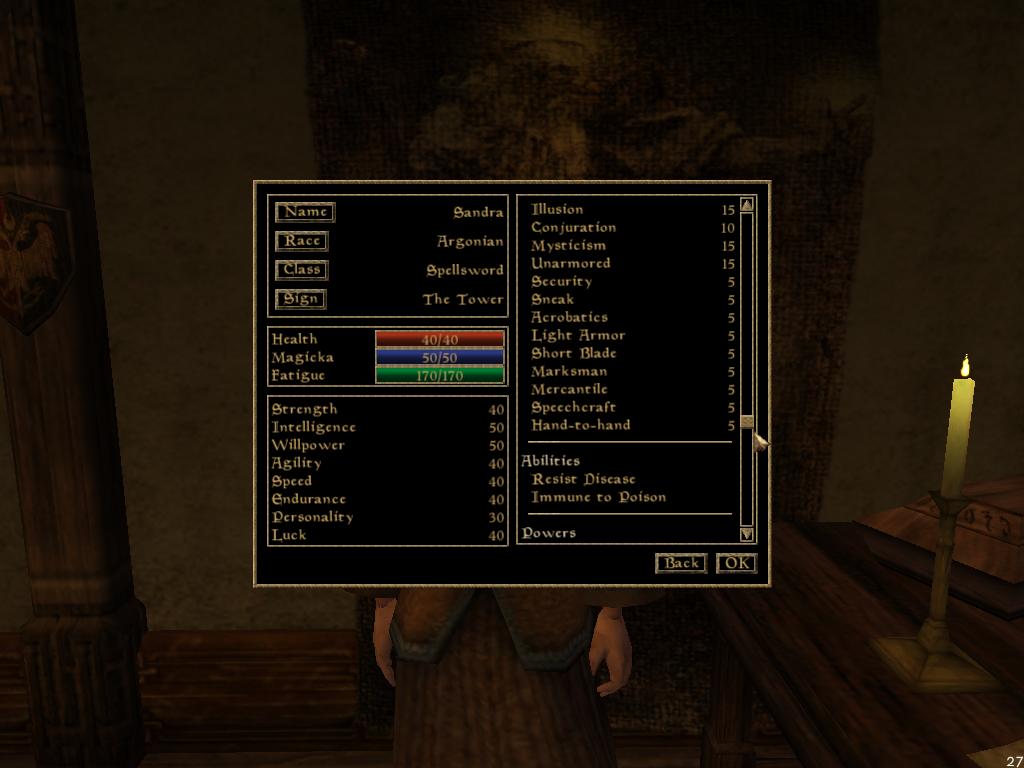Go Back to the previous step
The width and height of the screenshot is (1024, 768).
click(681, 563)
